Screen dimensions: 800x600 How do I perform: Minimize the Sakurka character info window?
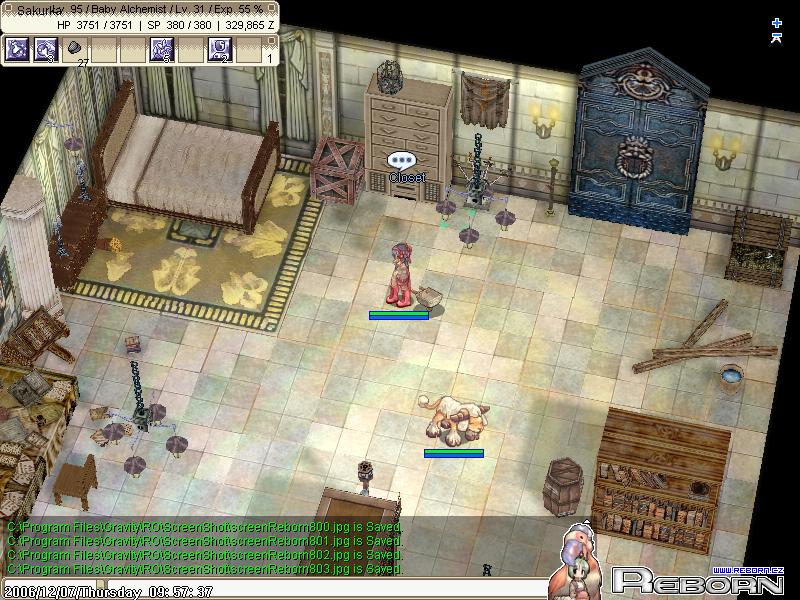pos(271,8)
